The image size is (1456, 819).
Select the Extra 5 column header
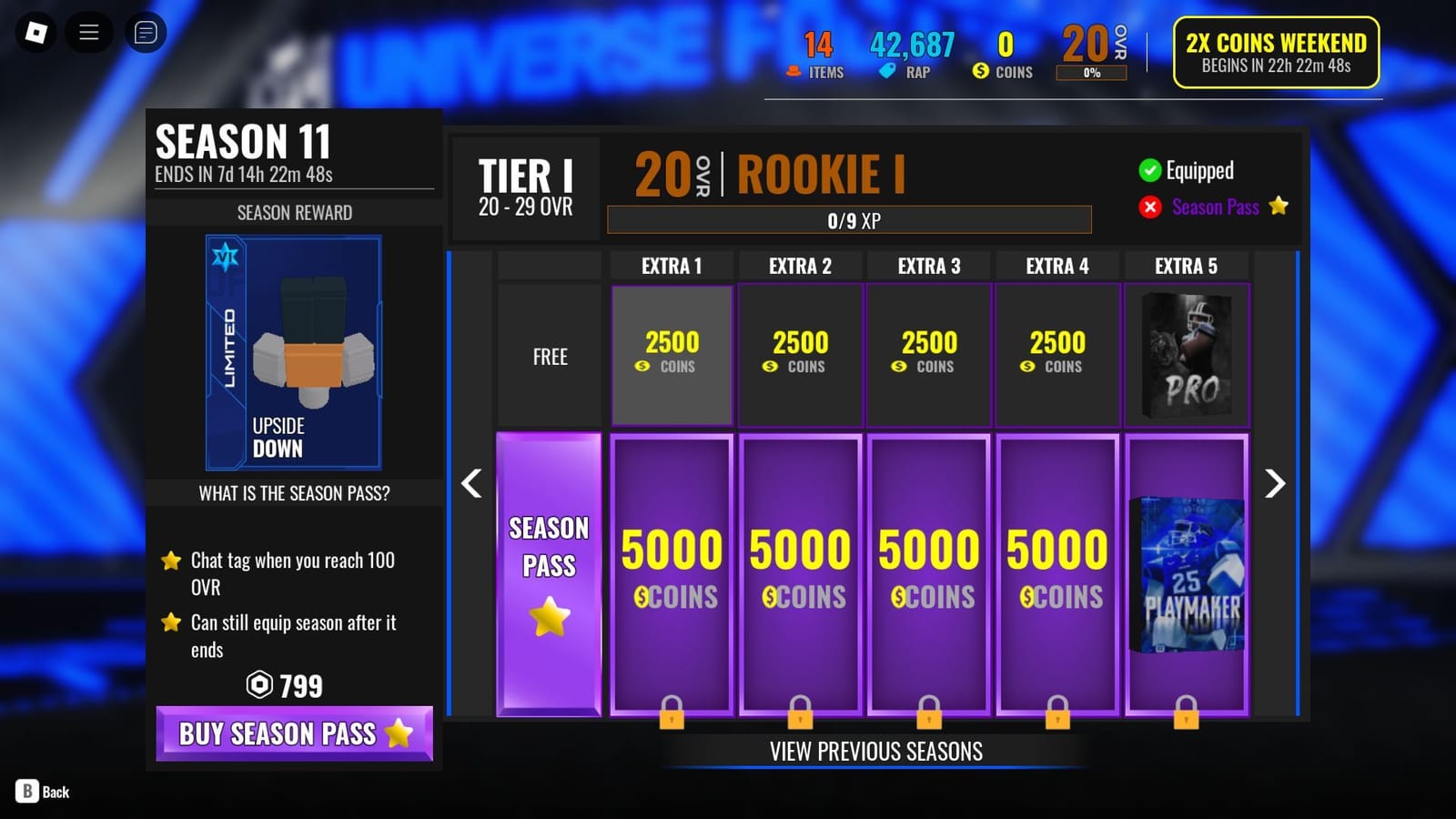click(x=1186, y=266)
